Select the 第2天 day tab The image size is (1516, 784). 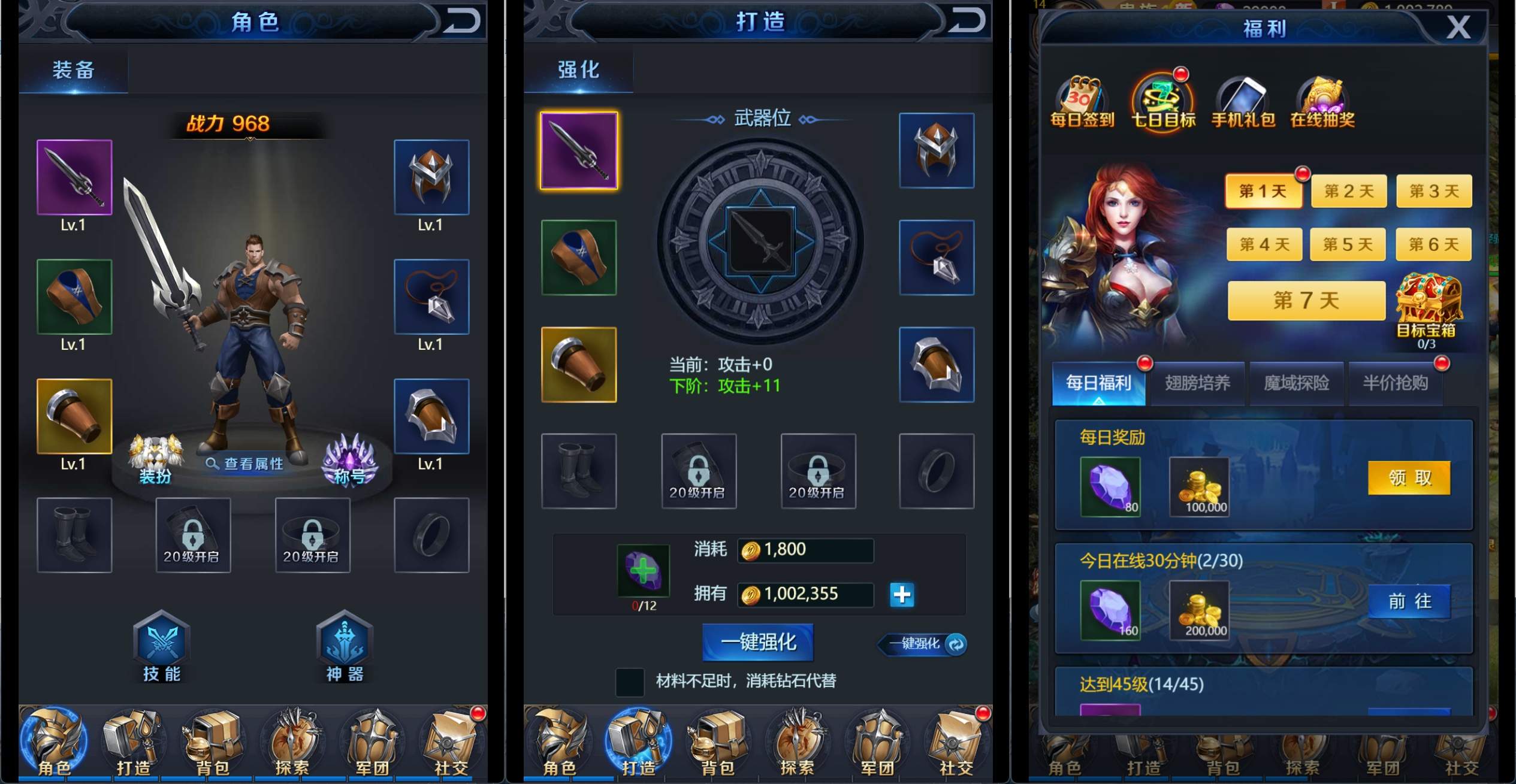[1348, 190]
